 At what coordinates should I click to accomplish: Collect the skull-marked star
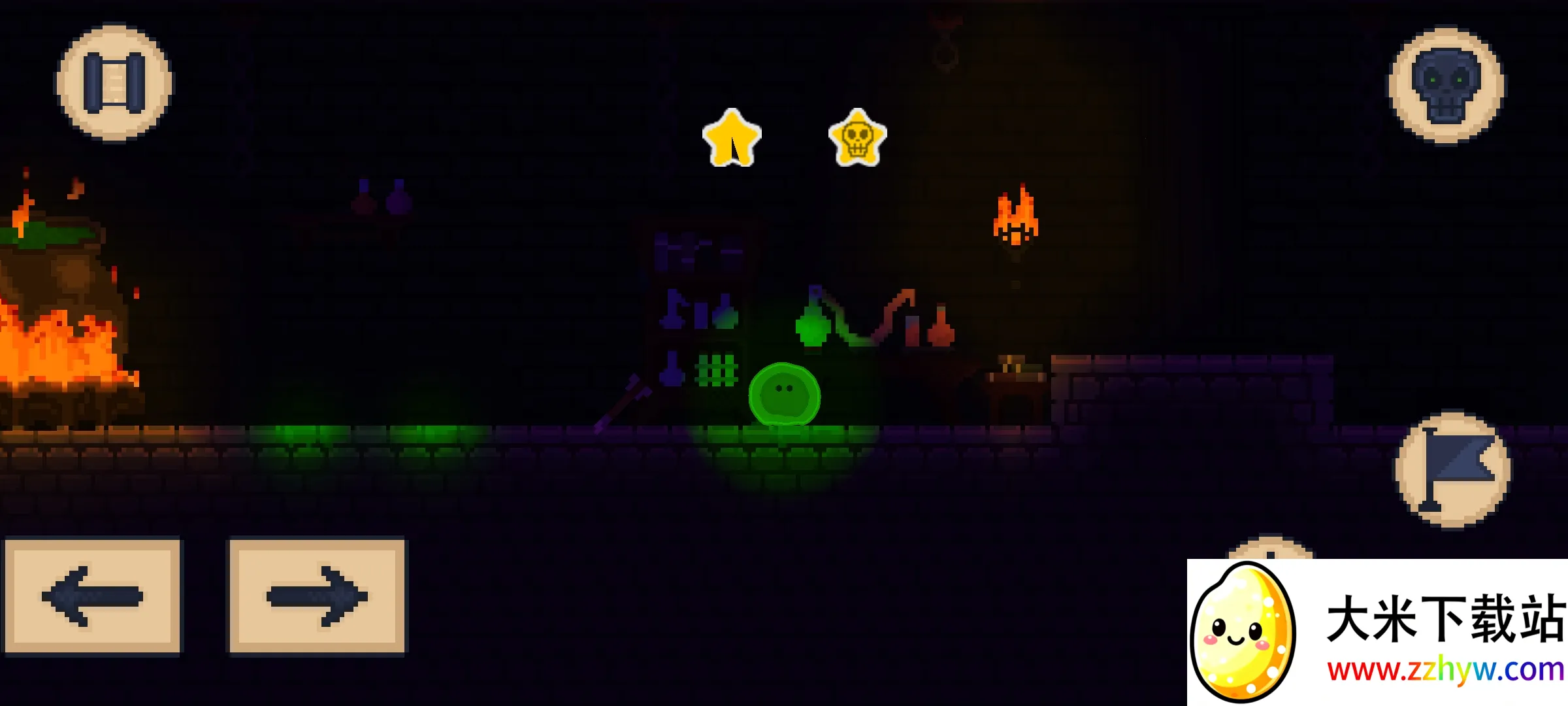858,139
